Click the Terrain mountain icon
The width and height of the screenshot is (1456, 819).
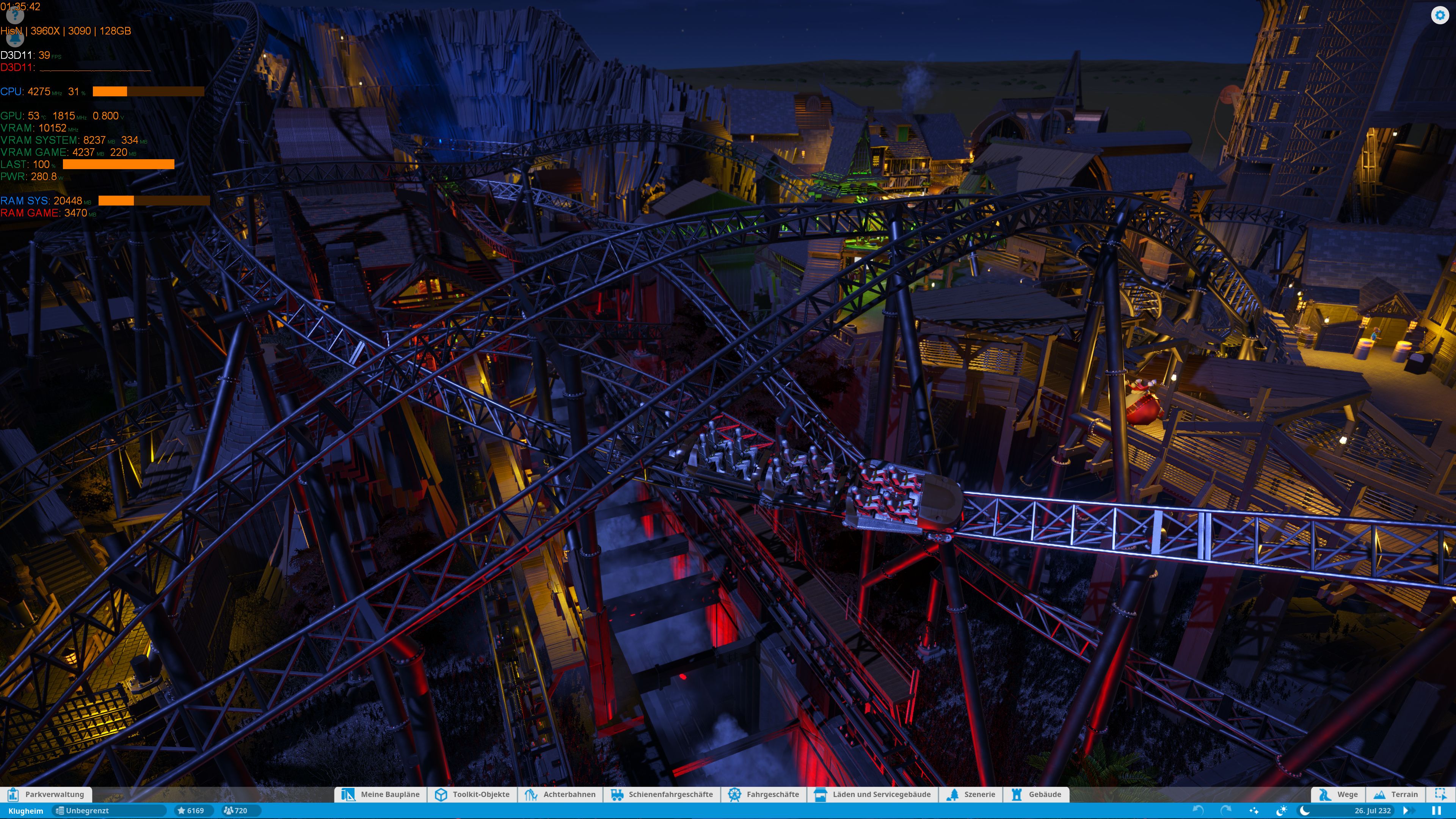tap(1379, 795)
